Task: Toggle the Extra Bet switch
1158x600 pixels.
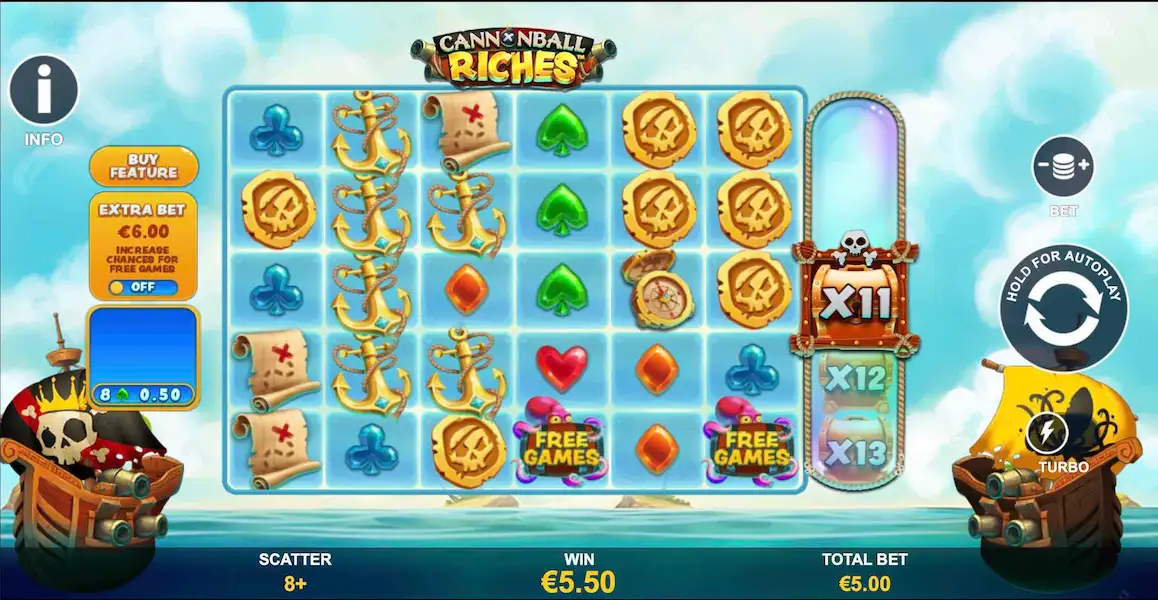Action: (144, 288)
